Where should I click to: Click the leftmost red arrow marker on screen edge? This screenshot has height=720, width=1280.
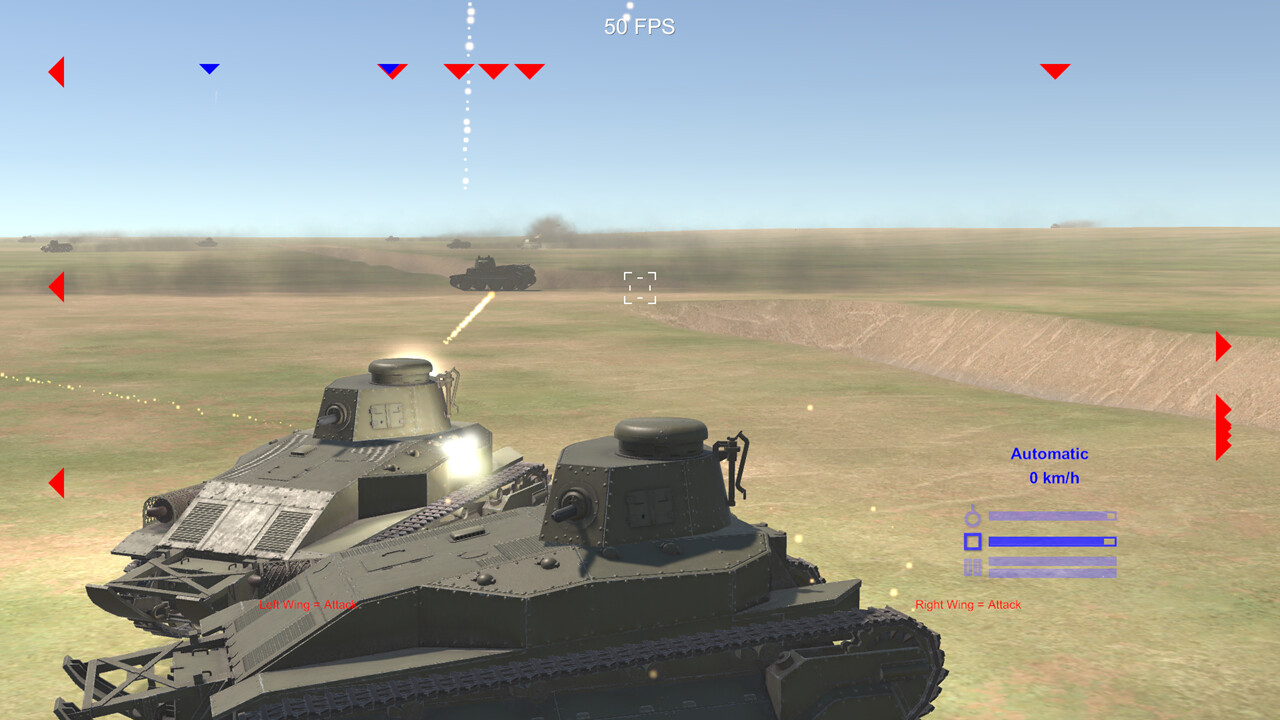[x=57, y=71]
